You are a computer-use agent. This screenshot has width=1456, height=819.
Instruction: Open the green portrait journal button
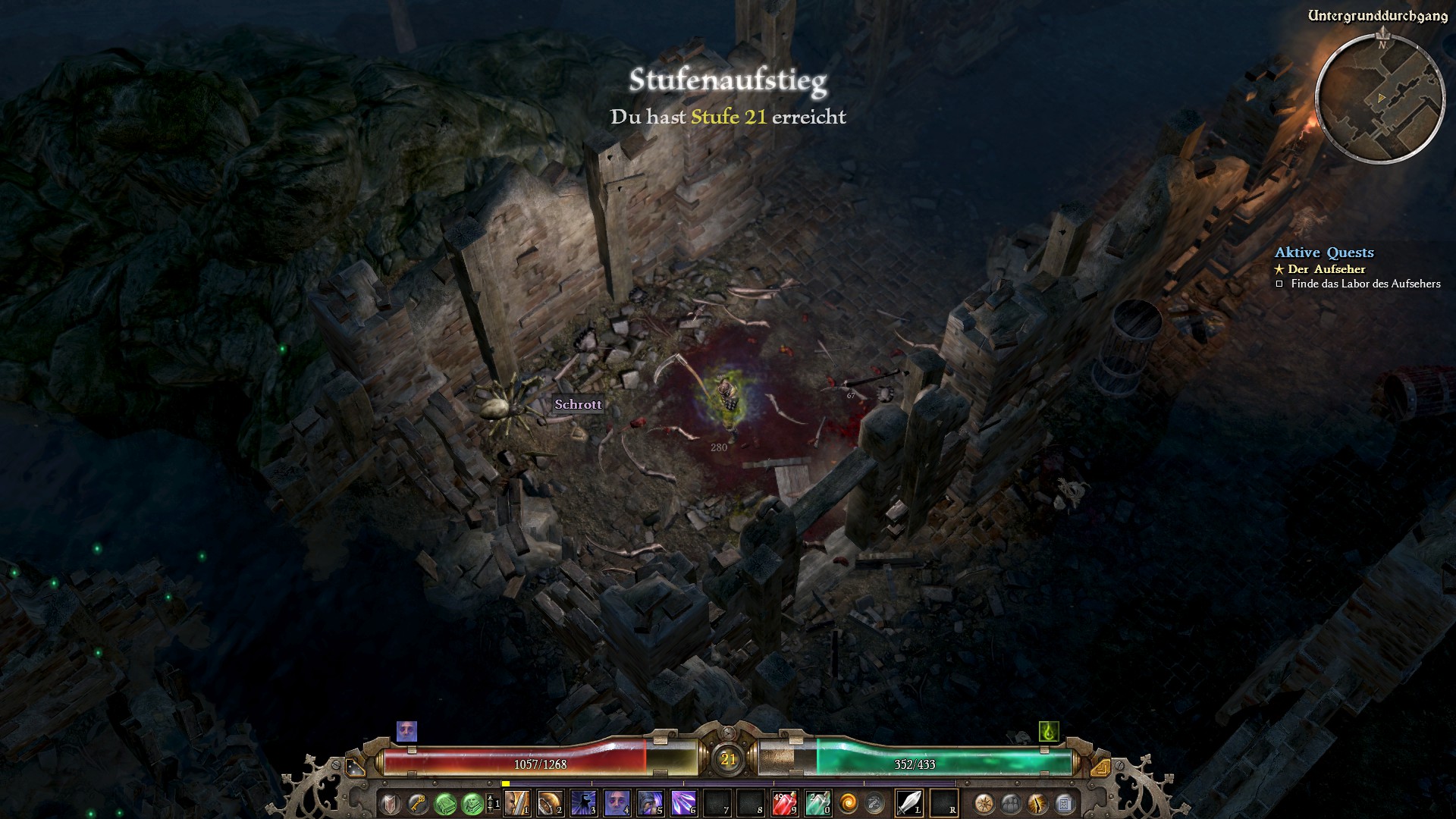[472, 802]
